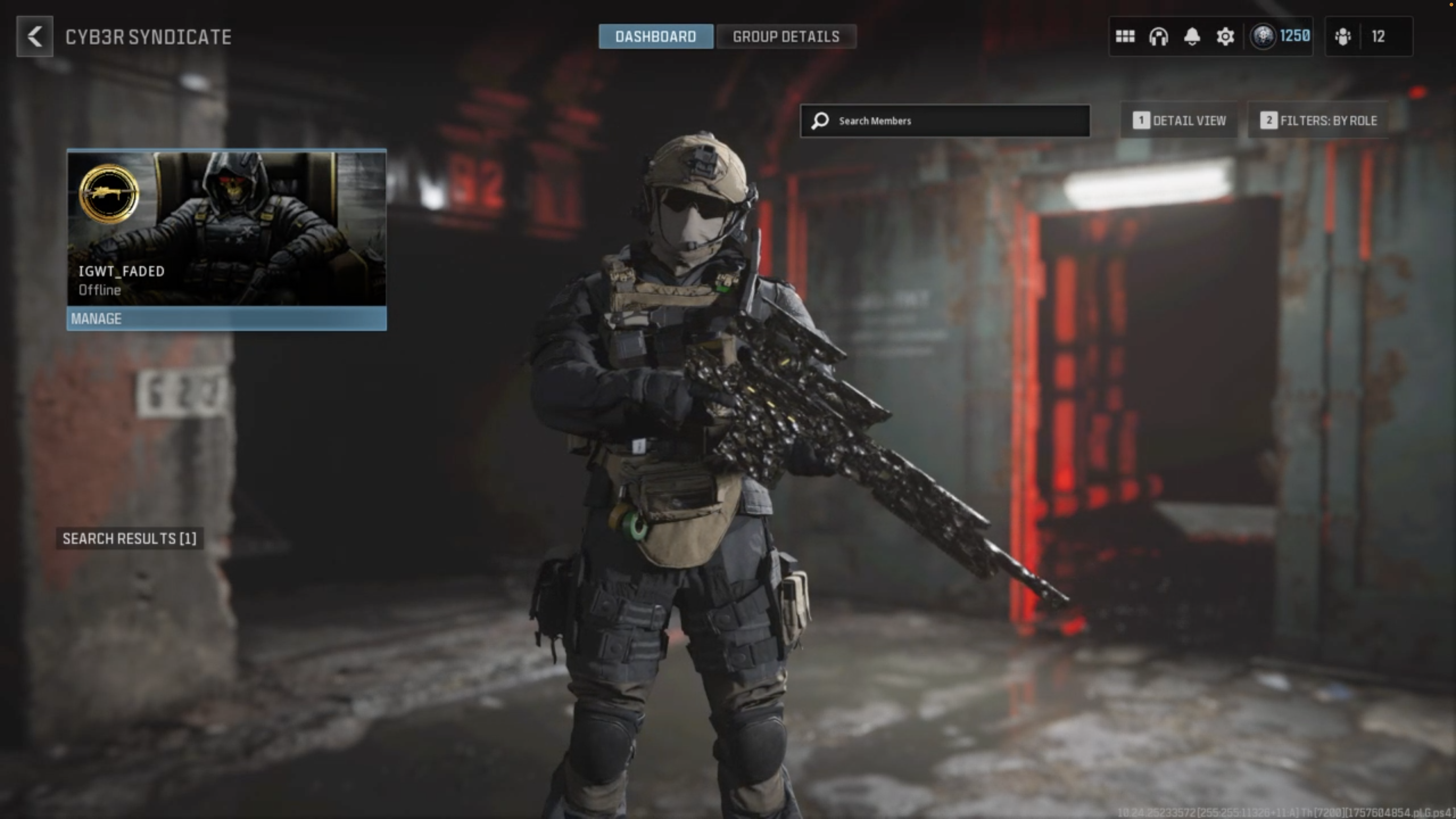Change the Filters: By Role option
This screenshot has height=819, width=1456.
1318,121
